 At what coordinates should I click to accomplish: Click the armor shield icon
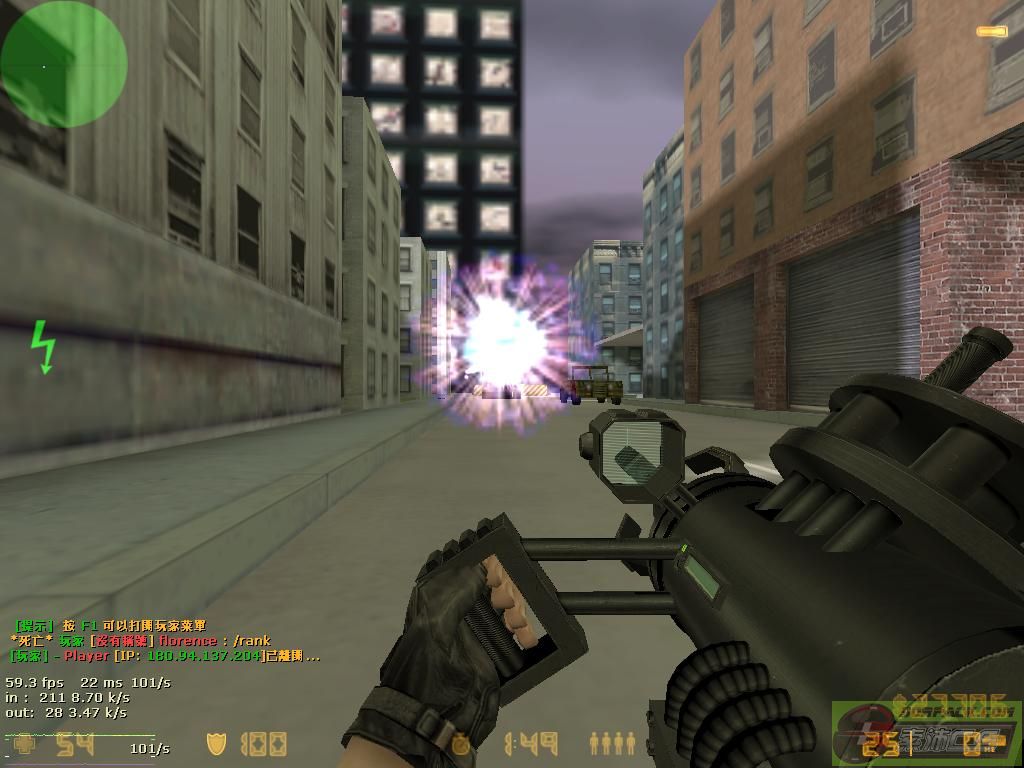coord(216,744)
